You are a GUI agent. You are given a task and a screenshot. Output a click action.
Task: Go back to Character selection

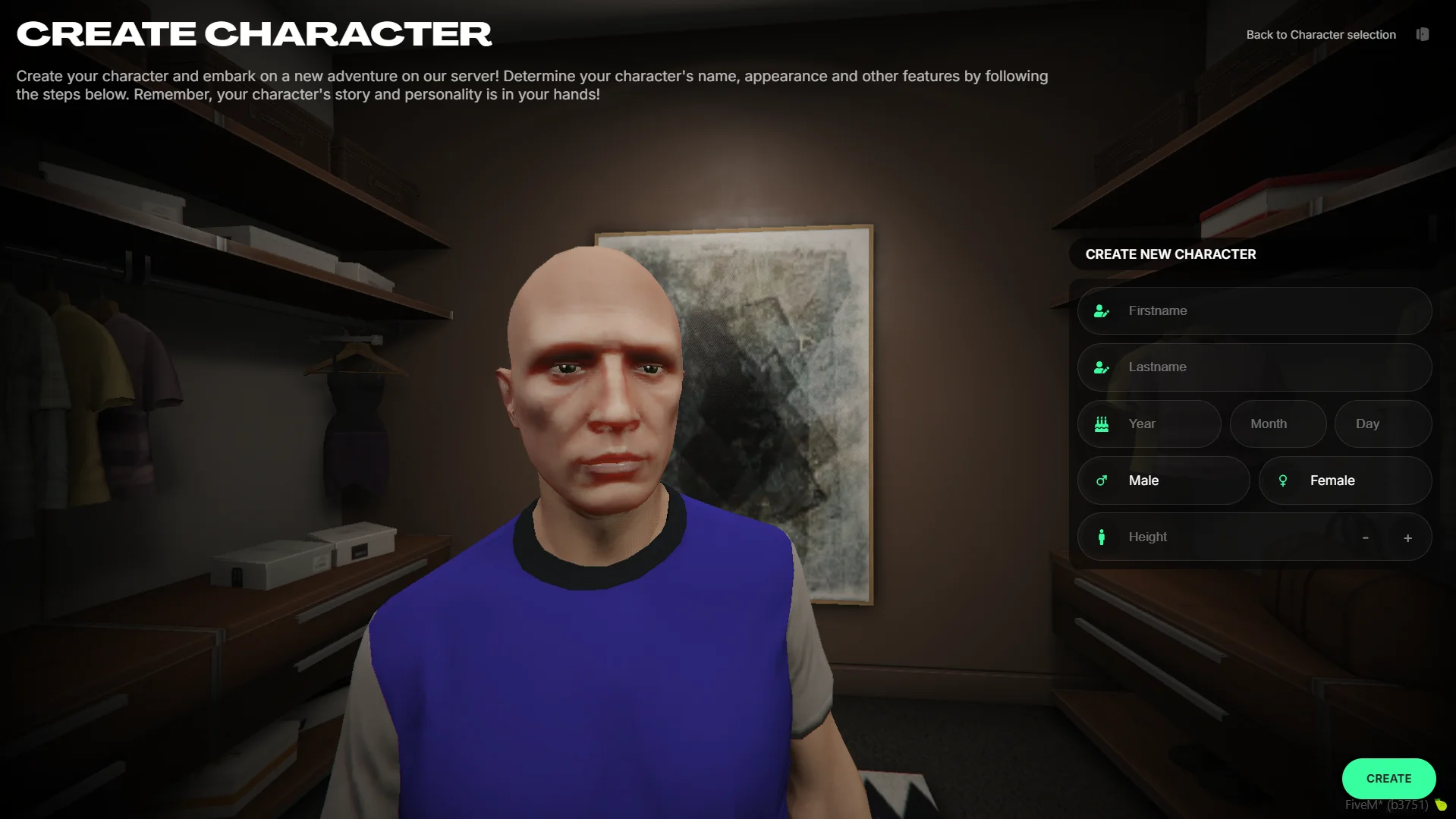pyautogui.click(x=1321, y=35)
